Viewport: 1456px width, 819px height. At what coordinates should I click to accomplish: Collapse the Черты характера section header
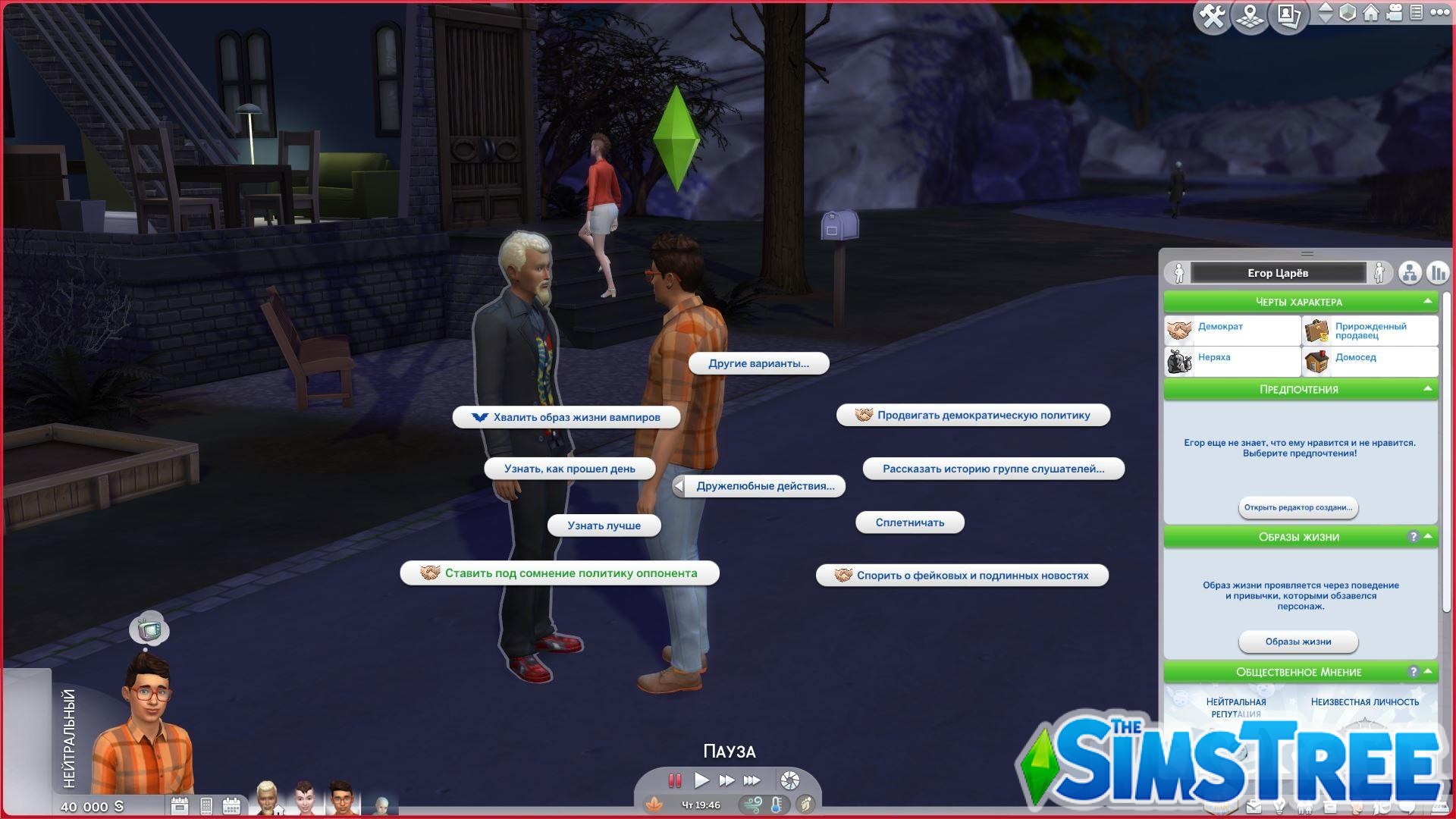(1300, 302)
